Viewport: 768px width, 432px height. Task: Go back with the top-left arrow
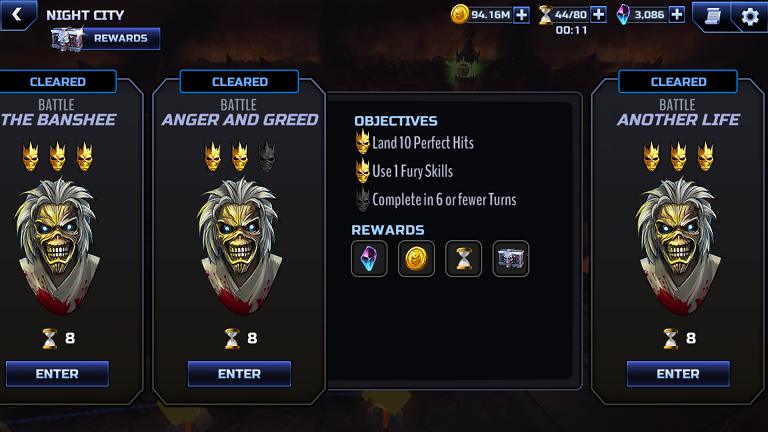pyautogui.click(x=17, y=14)
